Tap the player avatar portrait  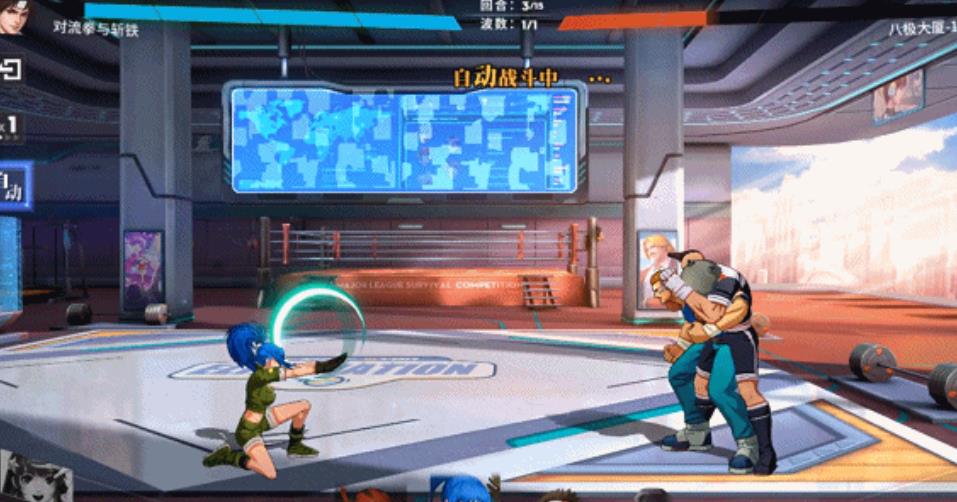point(14,17)
